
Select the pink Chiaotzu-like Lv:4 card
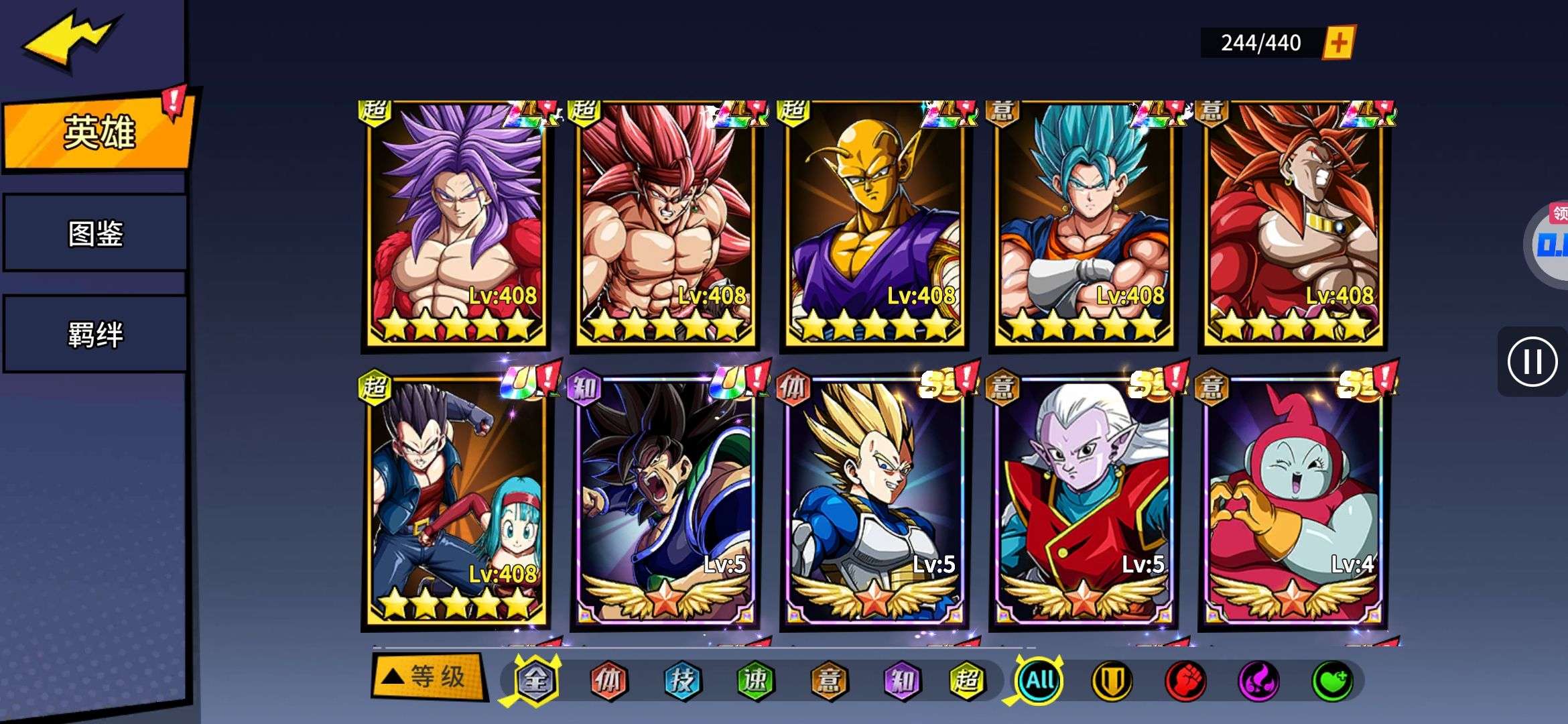(1293, 503)
